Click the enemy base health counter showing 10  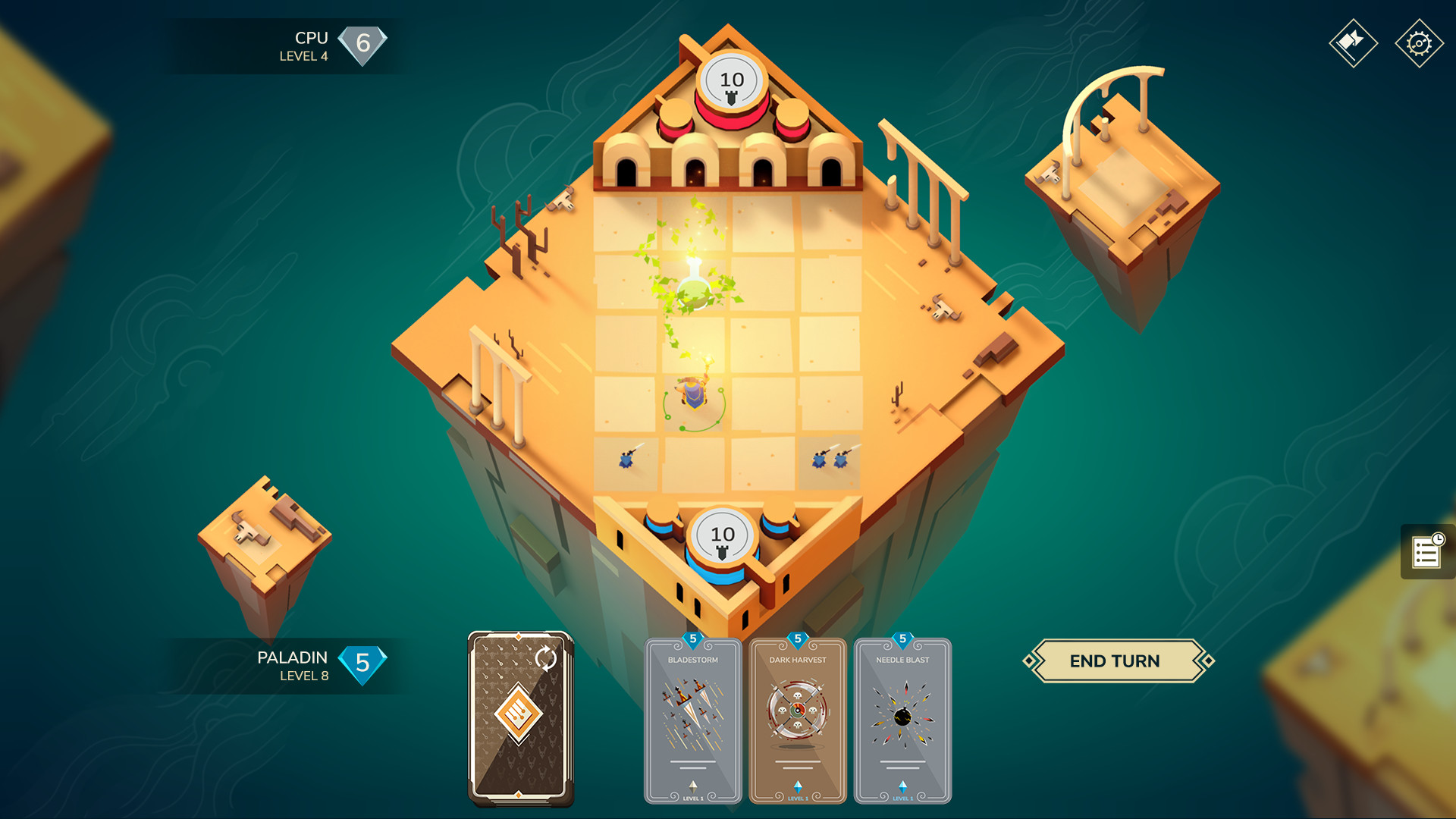pyautogui.click(x=730, y=77)
